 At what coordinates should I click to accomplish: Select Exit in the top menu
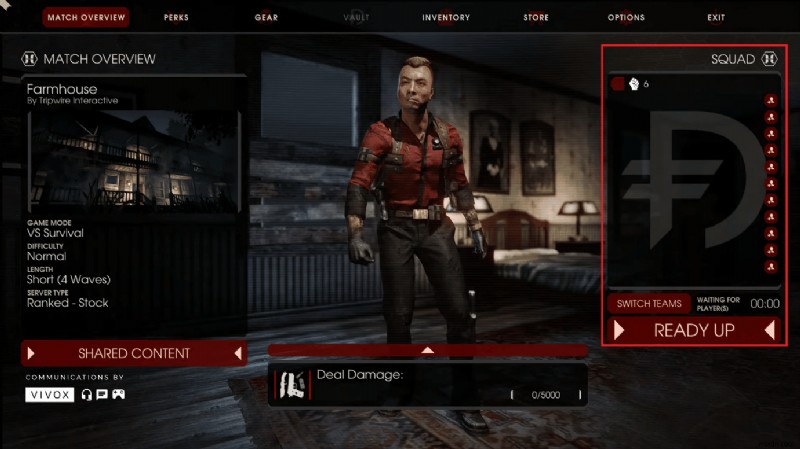tap(716, 17)
